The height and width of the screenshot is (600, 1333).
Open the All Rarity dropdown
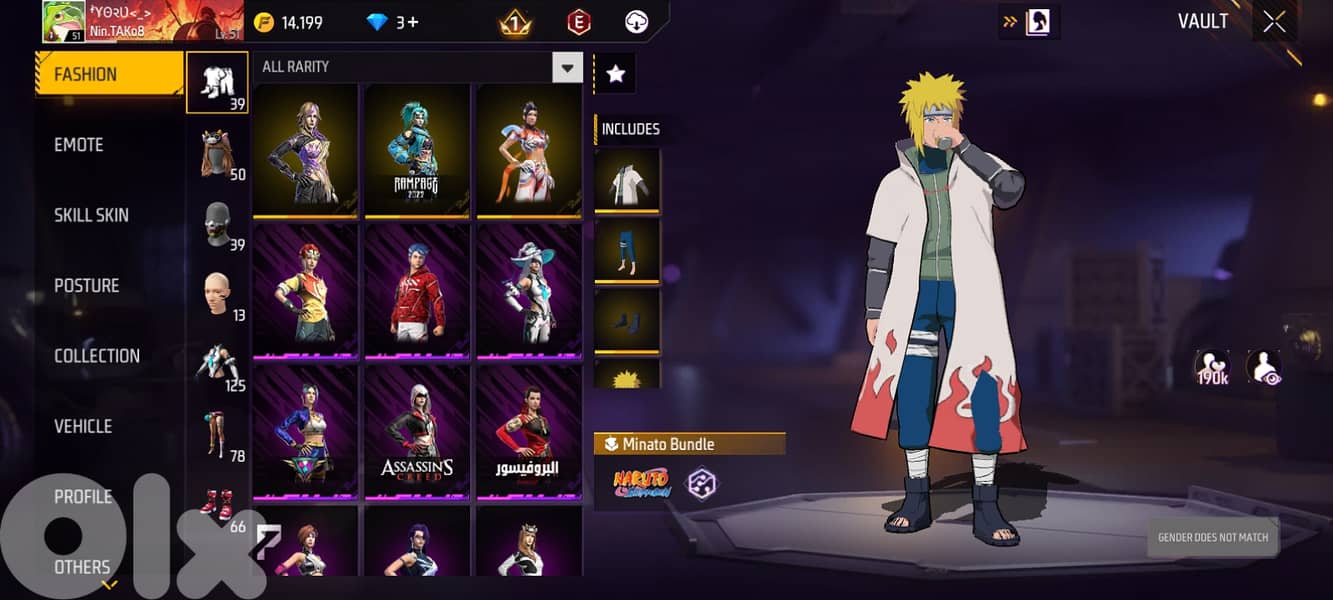[x=568, y=67]
